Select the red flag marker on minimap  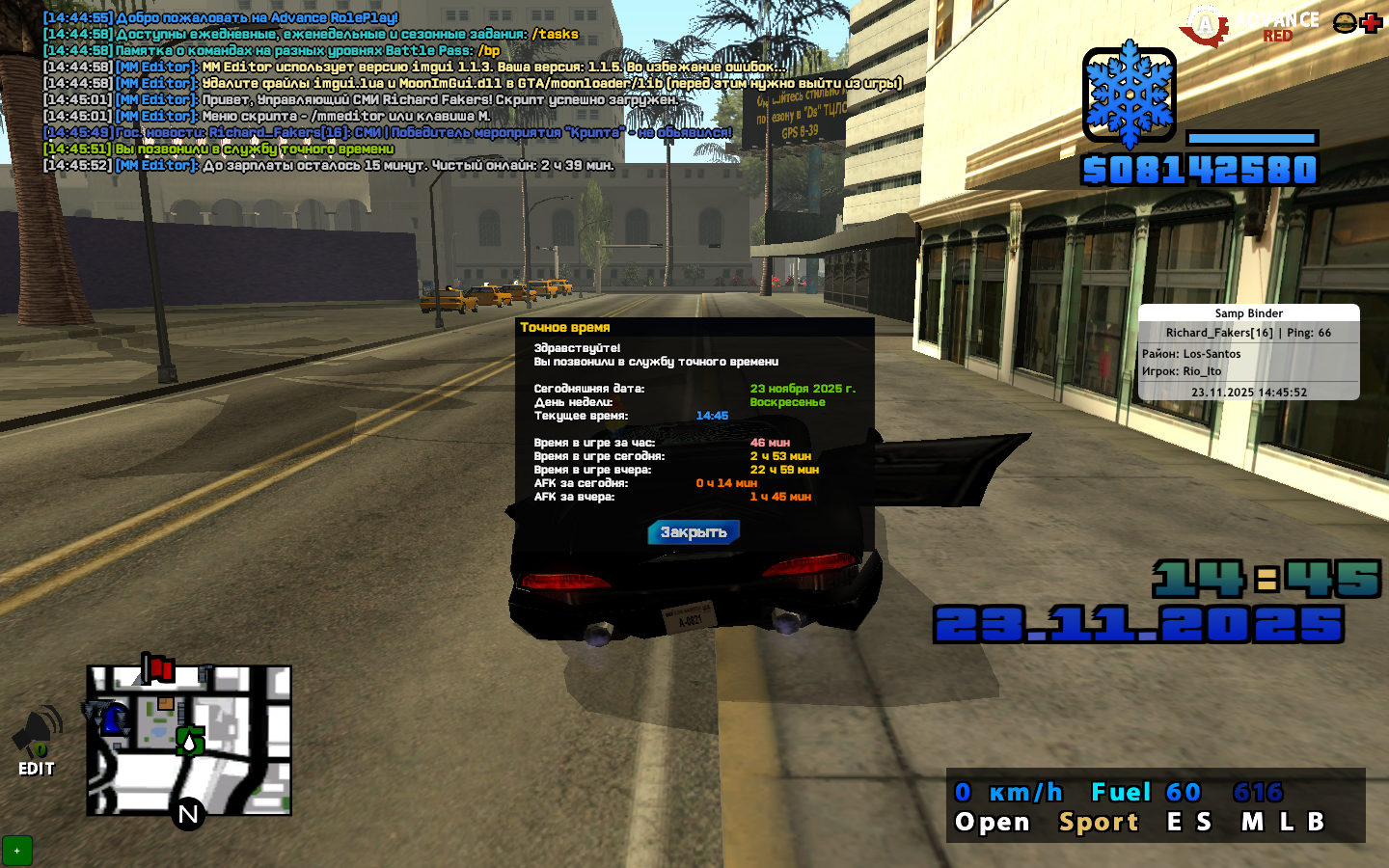(x=158, y=667)
